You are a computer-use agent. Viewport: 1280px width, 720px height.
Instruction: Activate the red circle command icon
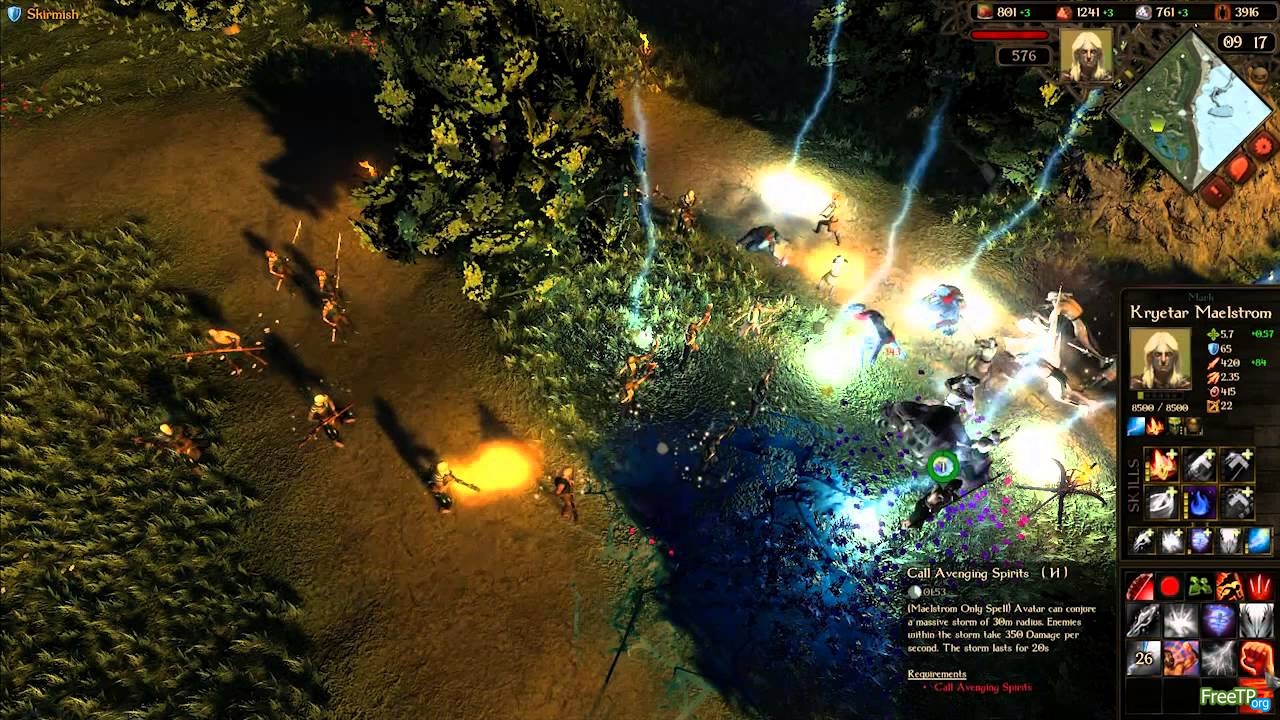coord(1169,587)
